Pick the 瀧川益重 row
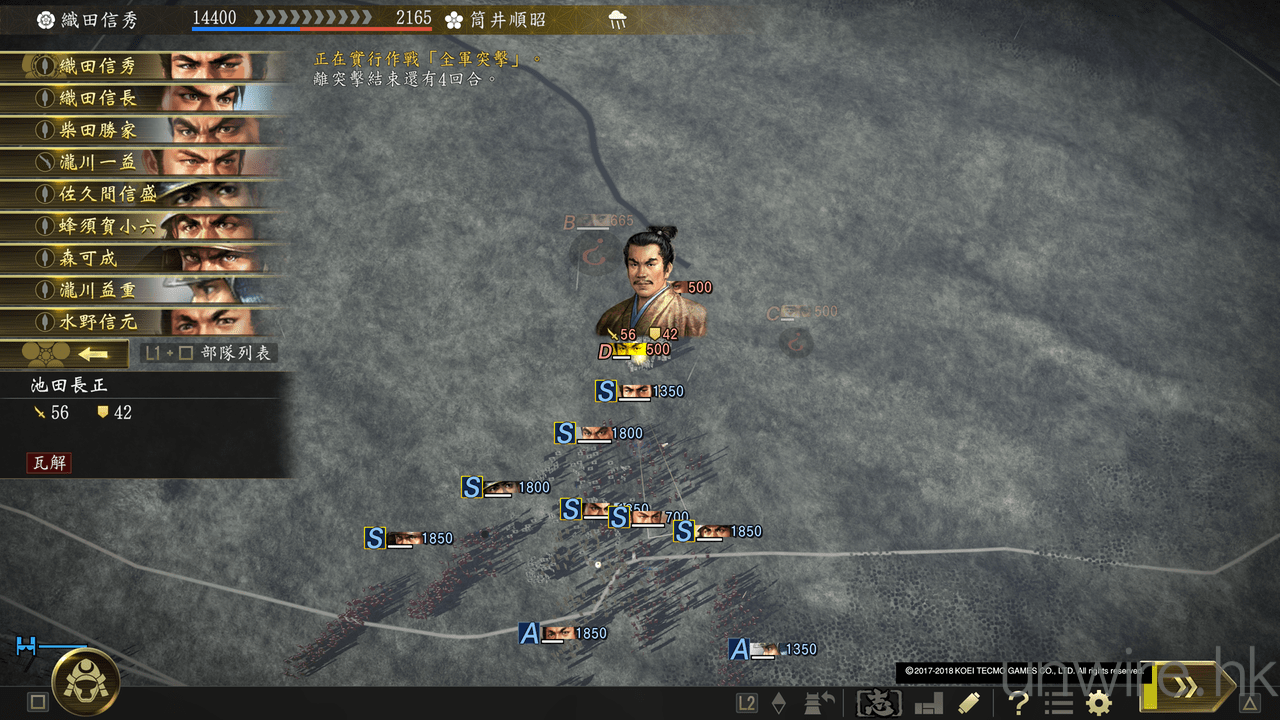Viewport: 1280px width, 720px height. pos(140,291)
